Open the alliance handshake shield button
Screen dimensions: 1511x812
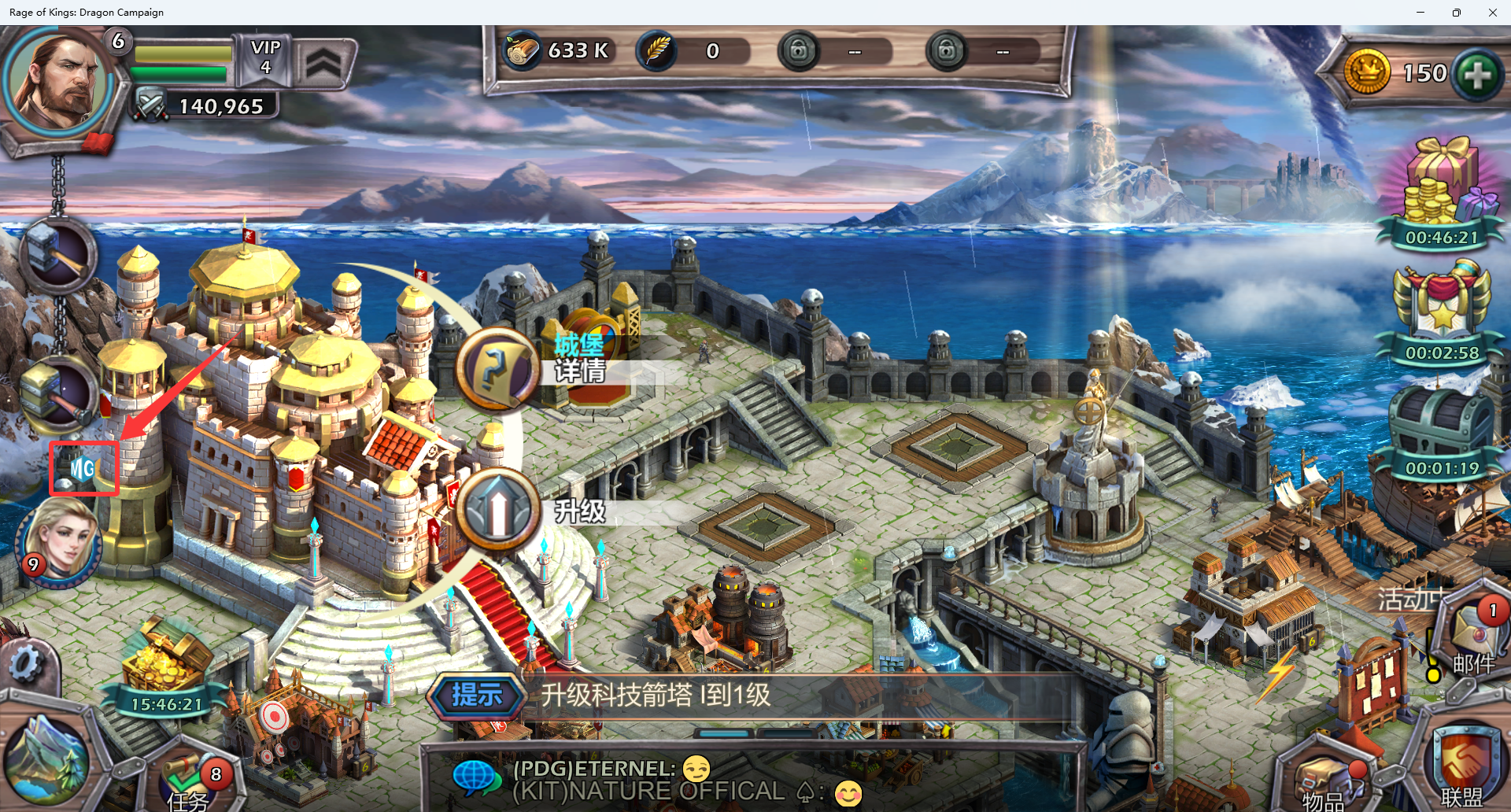[1462, 765]
